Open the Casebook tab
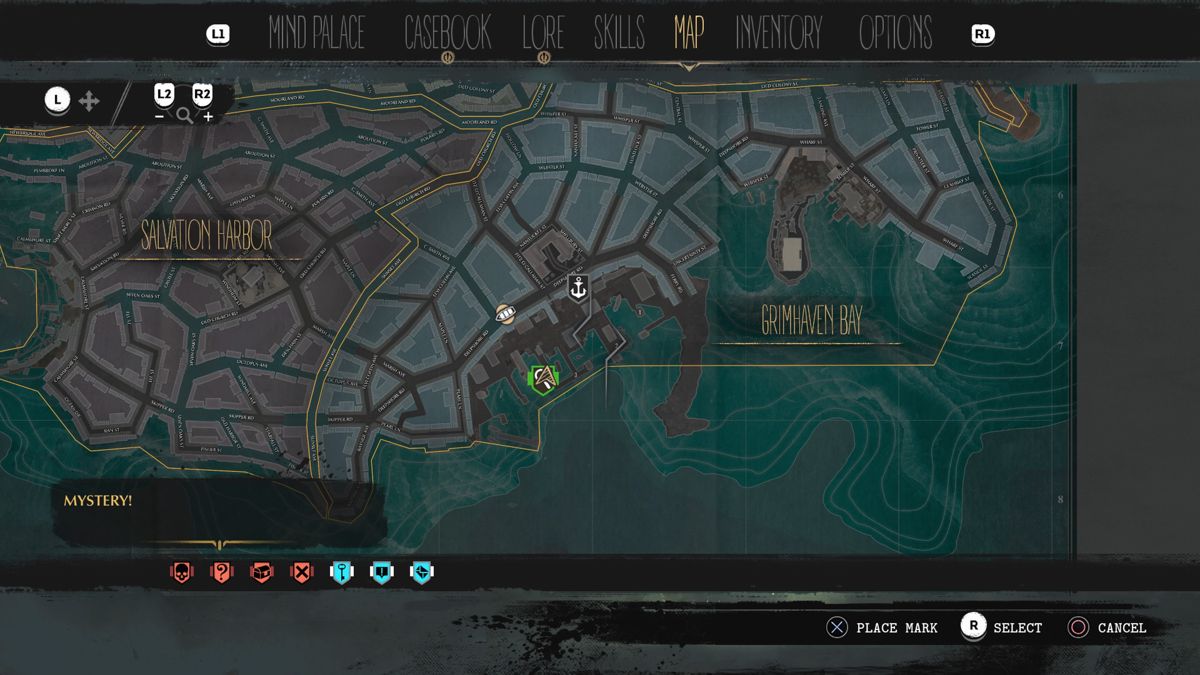 447,34
